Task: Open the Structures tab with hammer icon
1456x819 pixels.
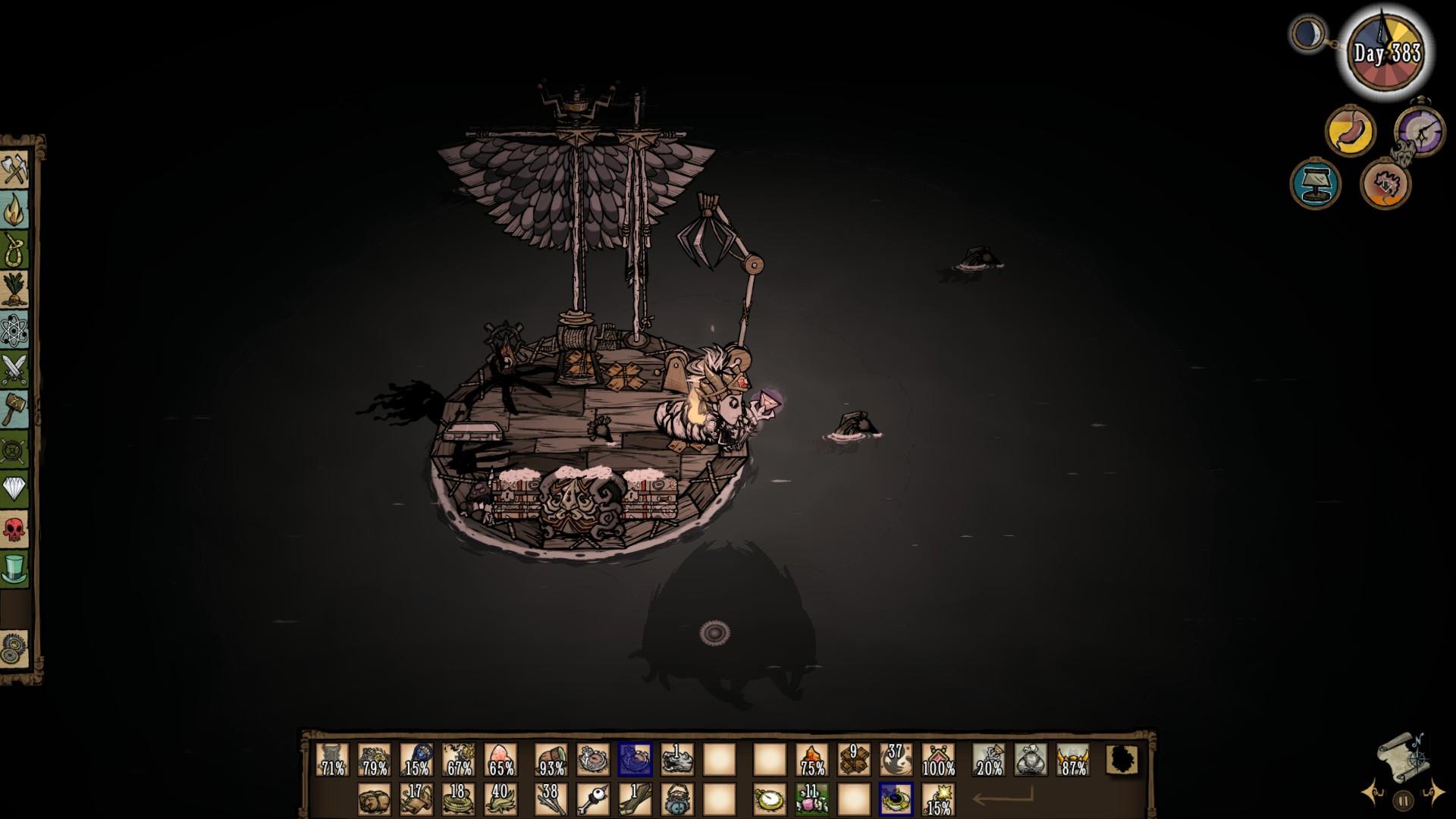Action: point(14,411)
